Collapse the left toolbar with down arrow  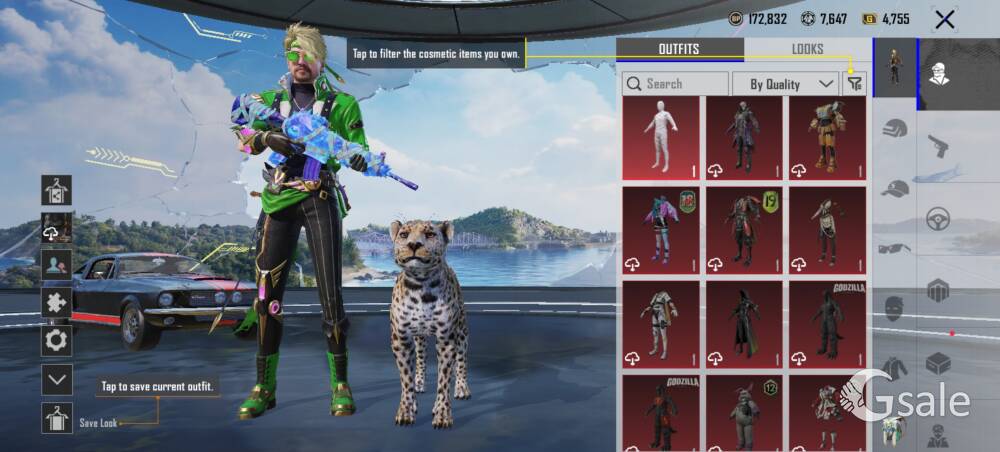click(56, 379)
